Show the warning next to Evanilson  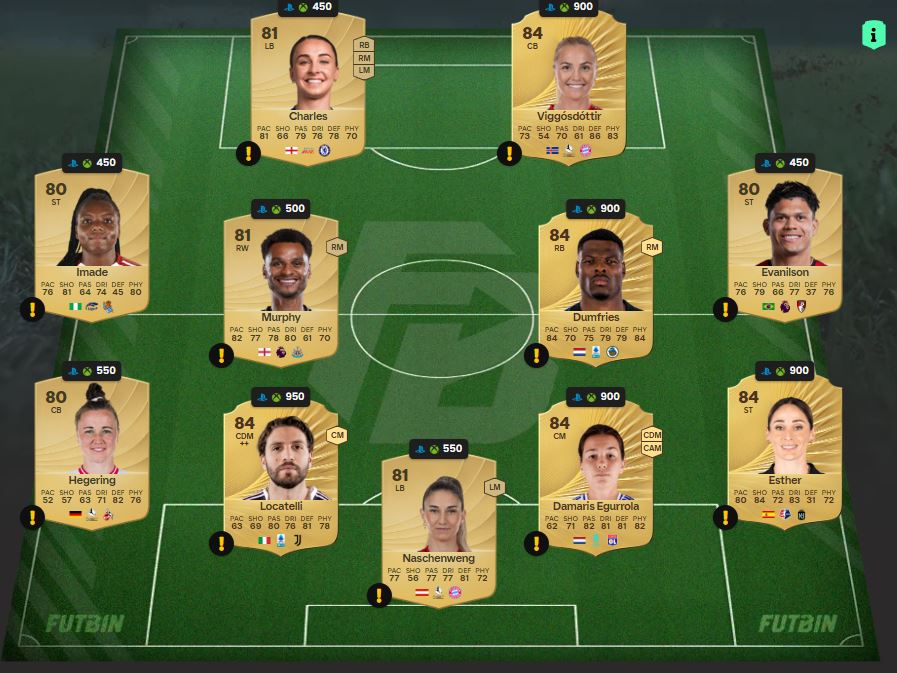click(x=725, y=309)
